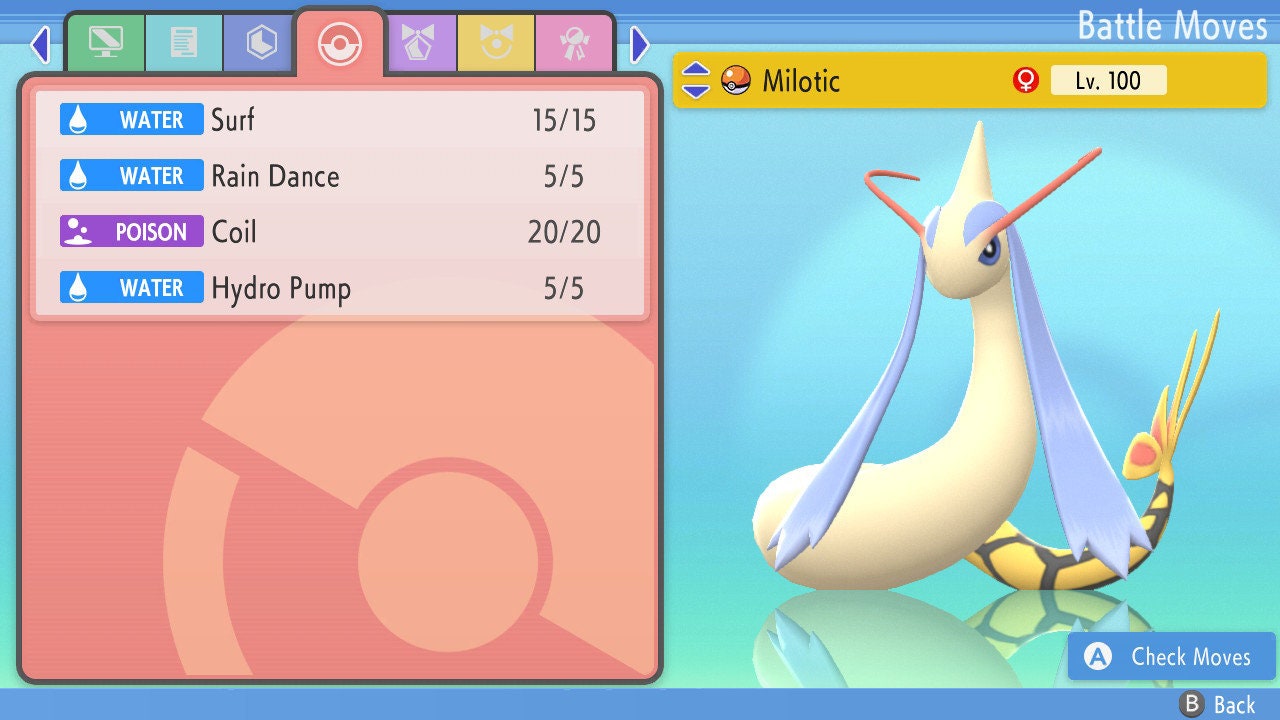1280x720 pixels.
Task: Click the right arrow beside the tabs
Action: (x=640, y=44)
